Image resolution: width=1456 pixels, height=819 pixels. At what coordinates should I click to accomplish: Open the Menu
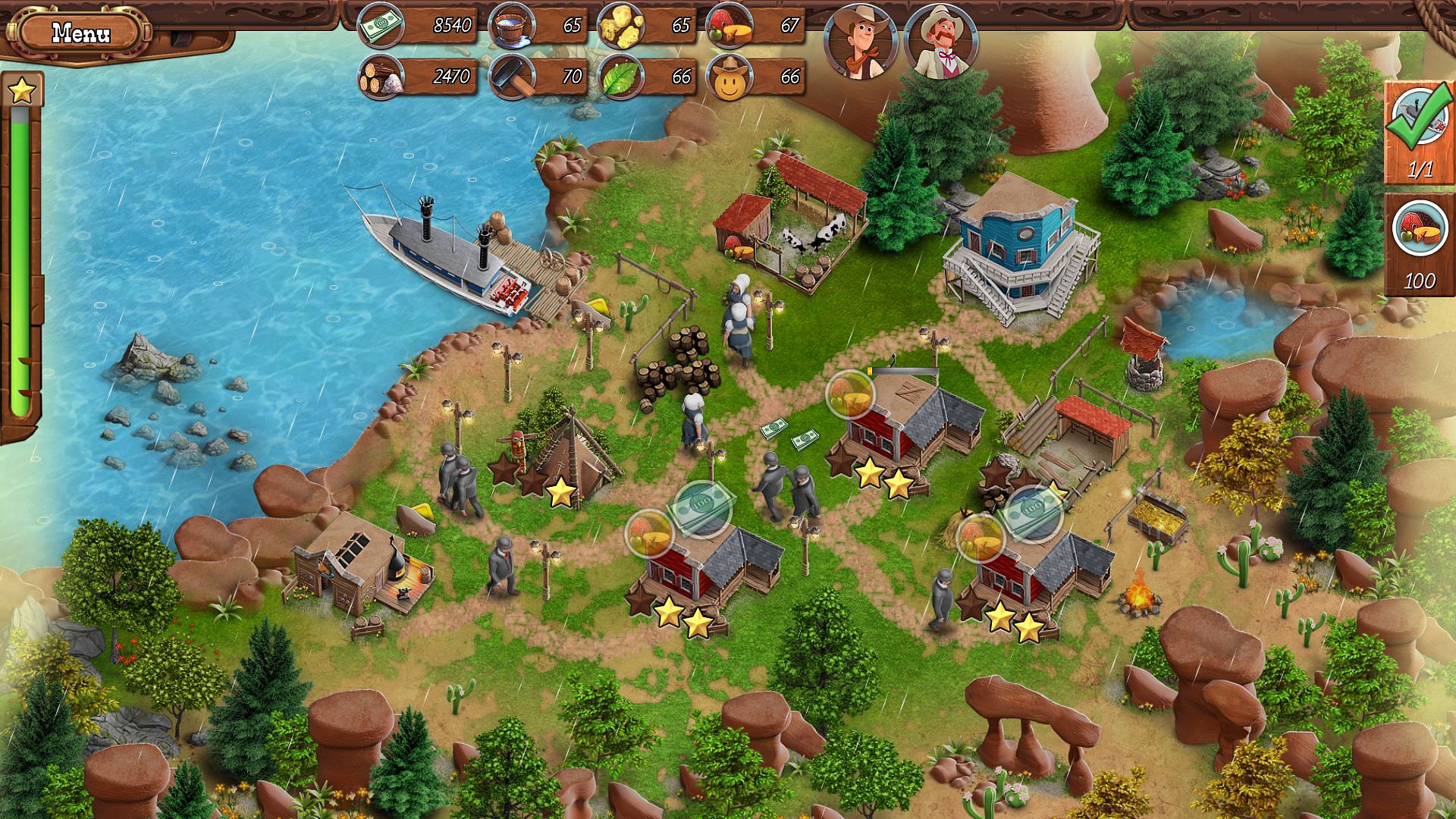pyautogui.click(x=81, y=32)
